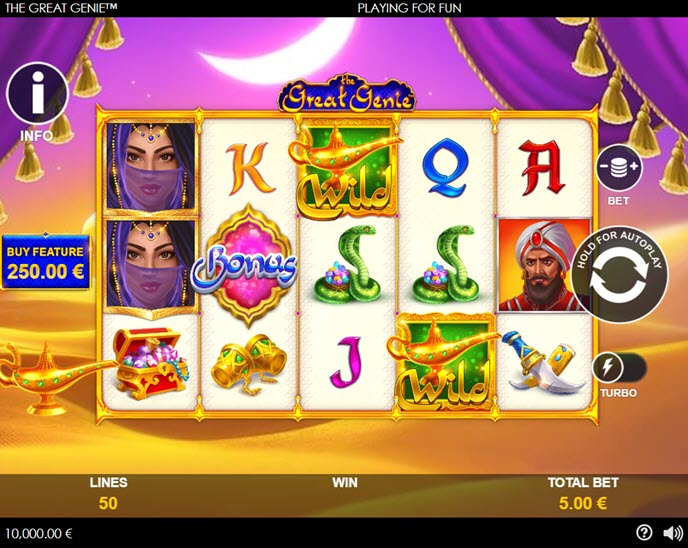
Task: Open the Info paytable button
Action: [37, 94]
